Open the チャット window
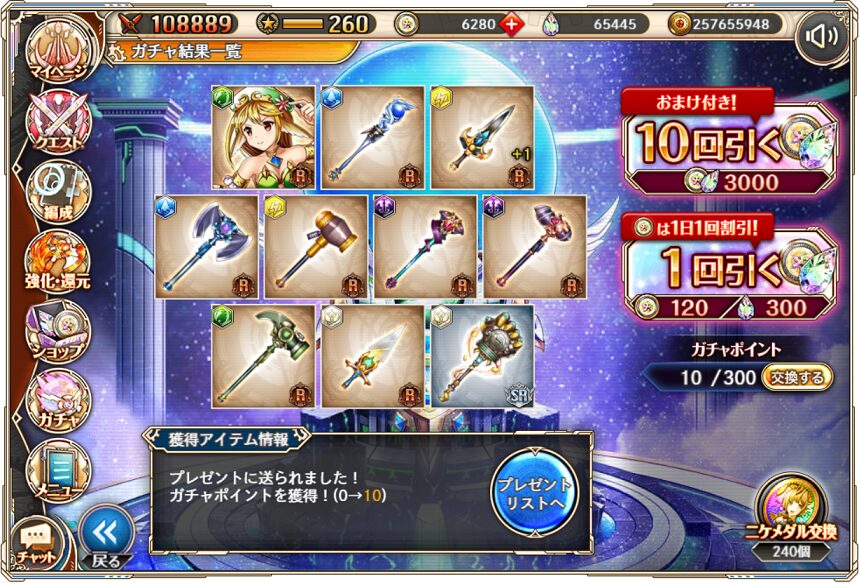The image size is (859, 583). tap(35, 543)
